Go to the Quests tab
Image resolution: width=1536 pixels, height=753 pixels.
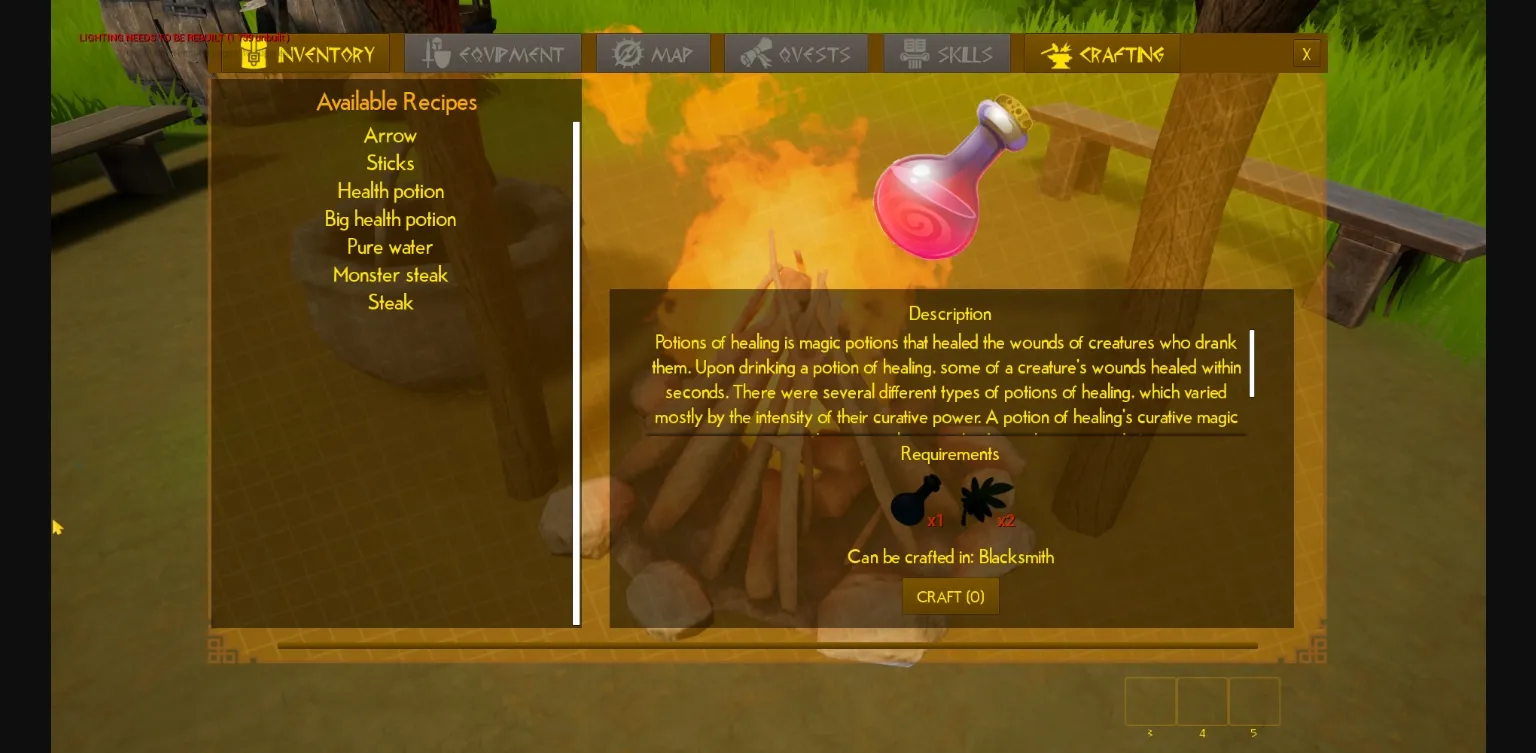[x=795, y=54]
